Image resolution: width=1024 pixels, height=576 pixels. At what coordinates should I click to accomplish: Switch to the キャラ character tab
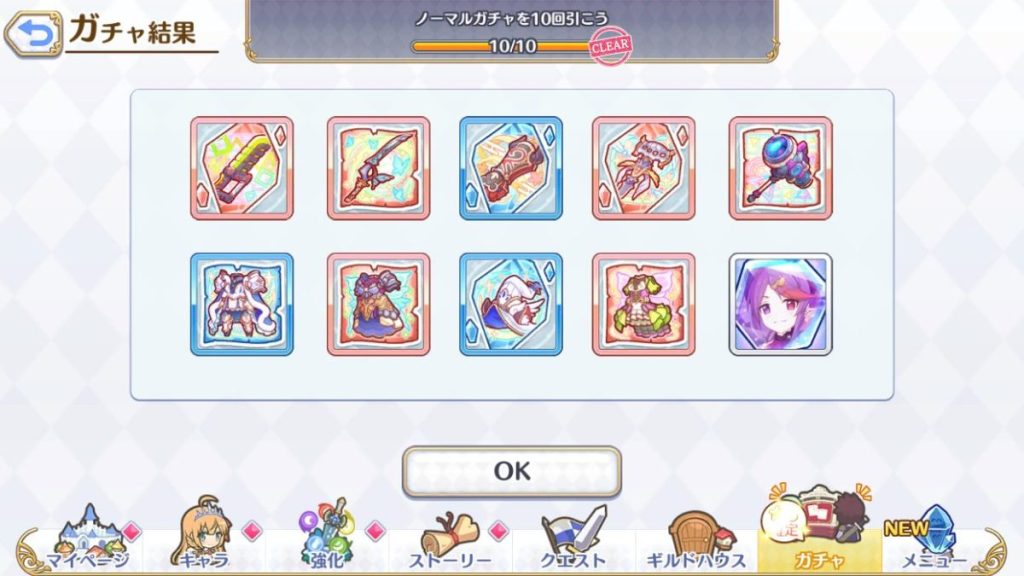tap(205, 540)
